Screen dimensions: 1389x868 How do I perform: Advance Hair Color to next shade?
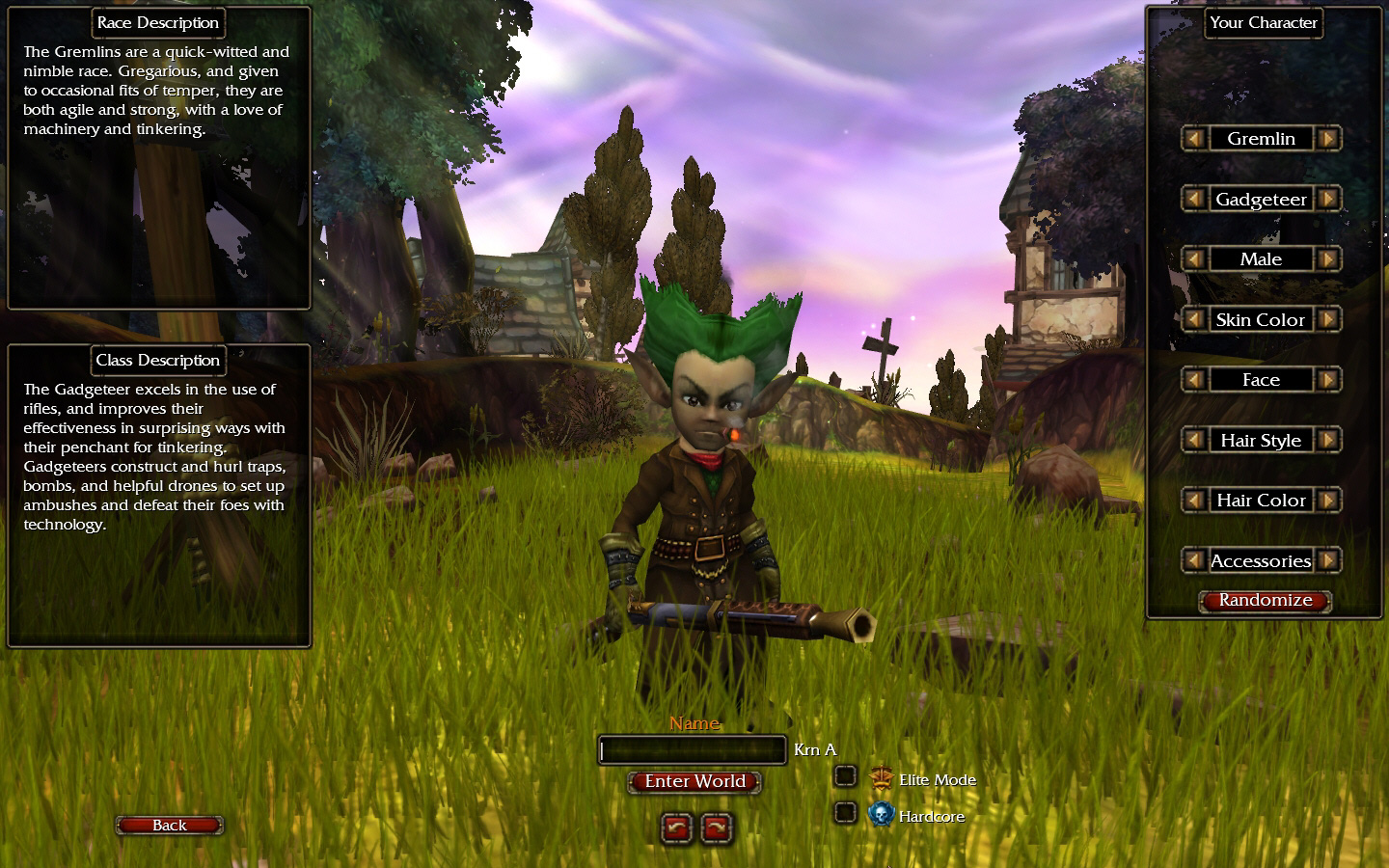[1328, 501]
